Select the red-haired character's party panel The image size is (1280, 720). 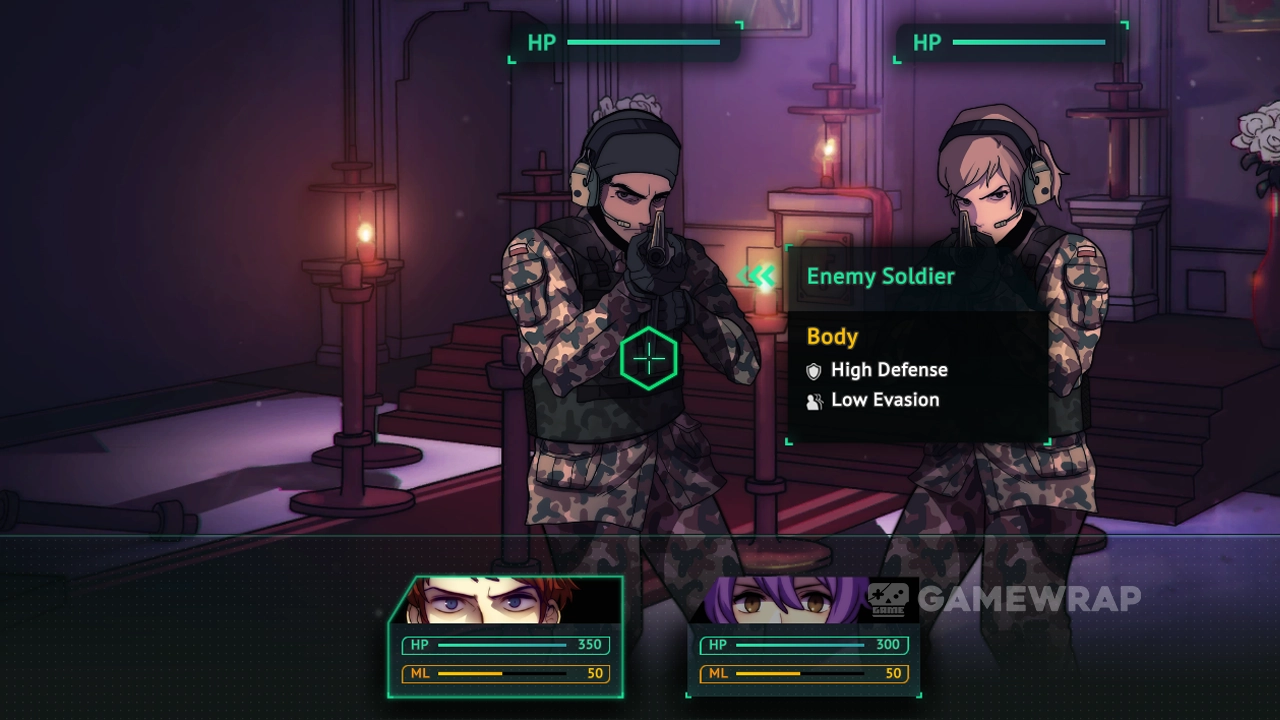point(506,636)
